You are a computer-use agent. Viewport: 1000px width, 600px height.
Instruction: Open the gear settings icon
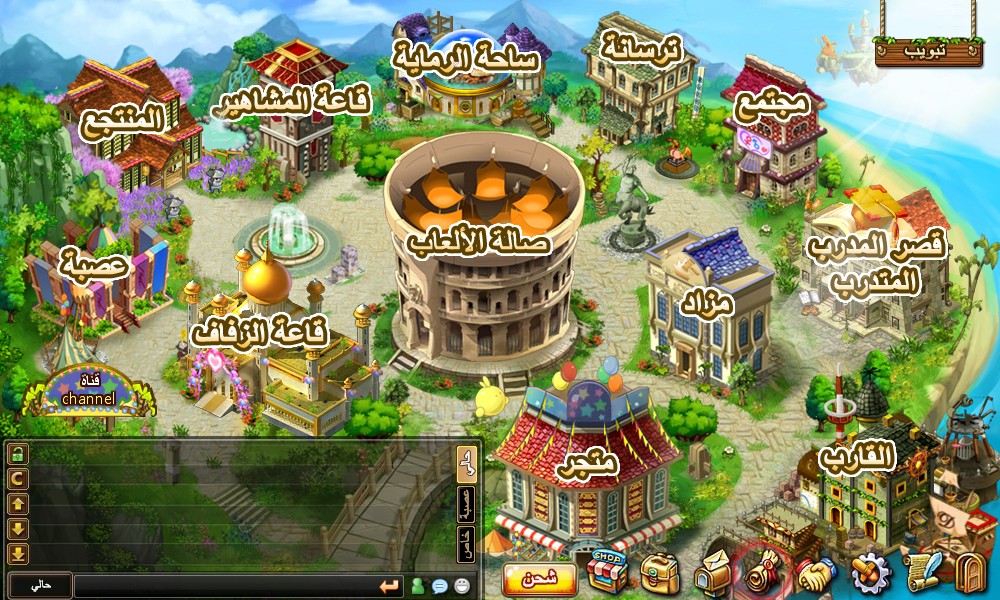(x=870, y=574)
